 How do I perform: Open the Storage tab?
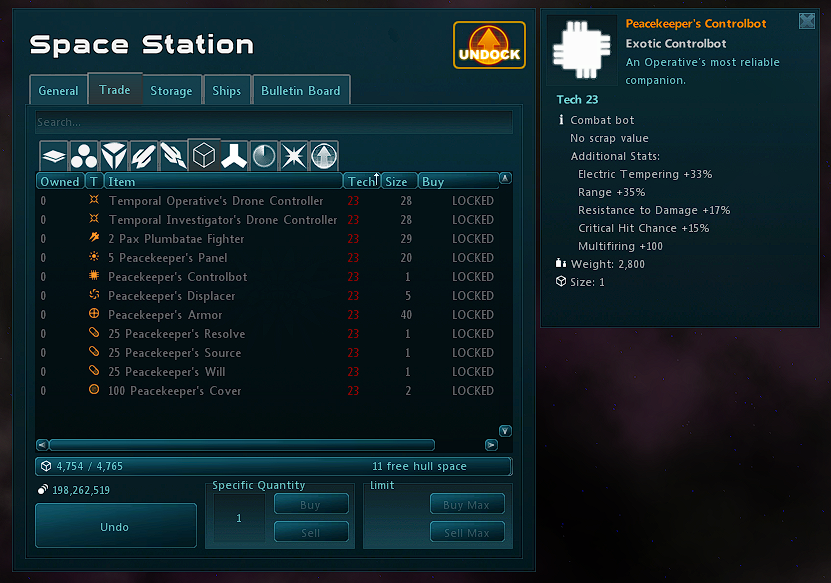(x=171, y=90)
